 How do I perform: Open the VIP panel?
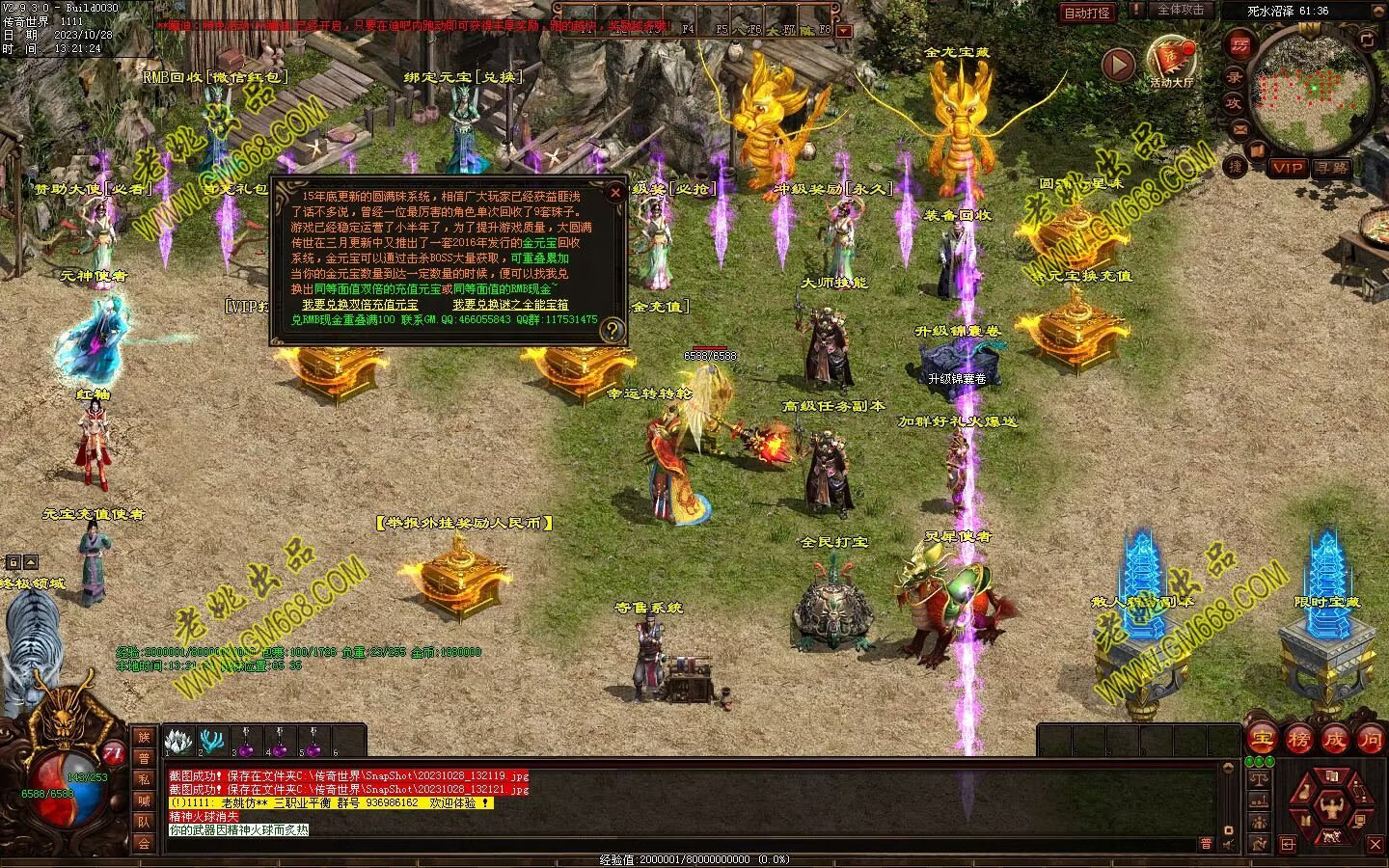[1287, 168]
